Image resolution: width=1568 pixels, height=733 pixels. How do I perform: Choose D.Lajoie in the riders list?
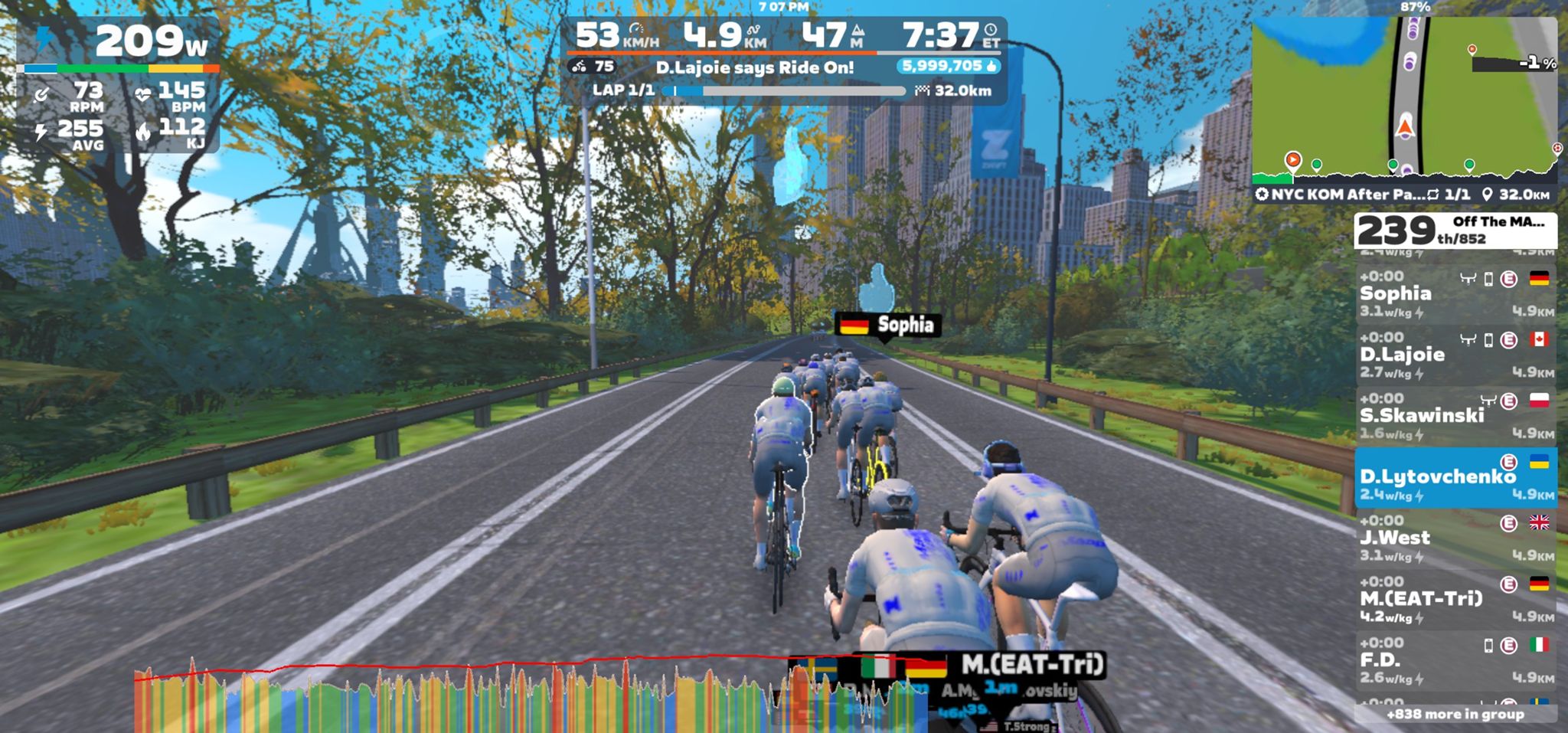click(1455, 355)
